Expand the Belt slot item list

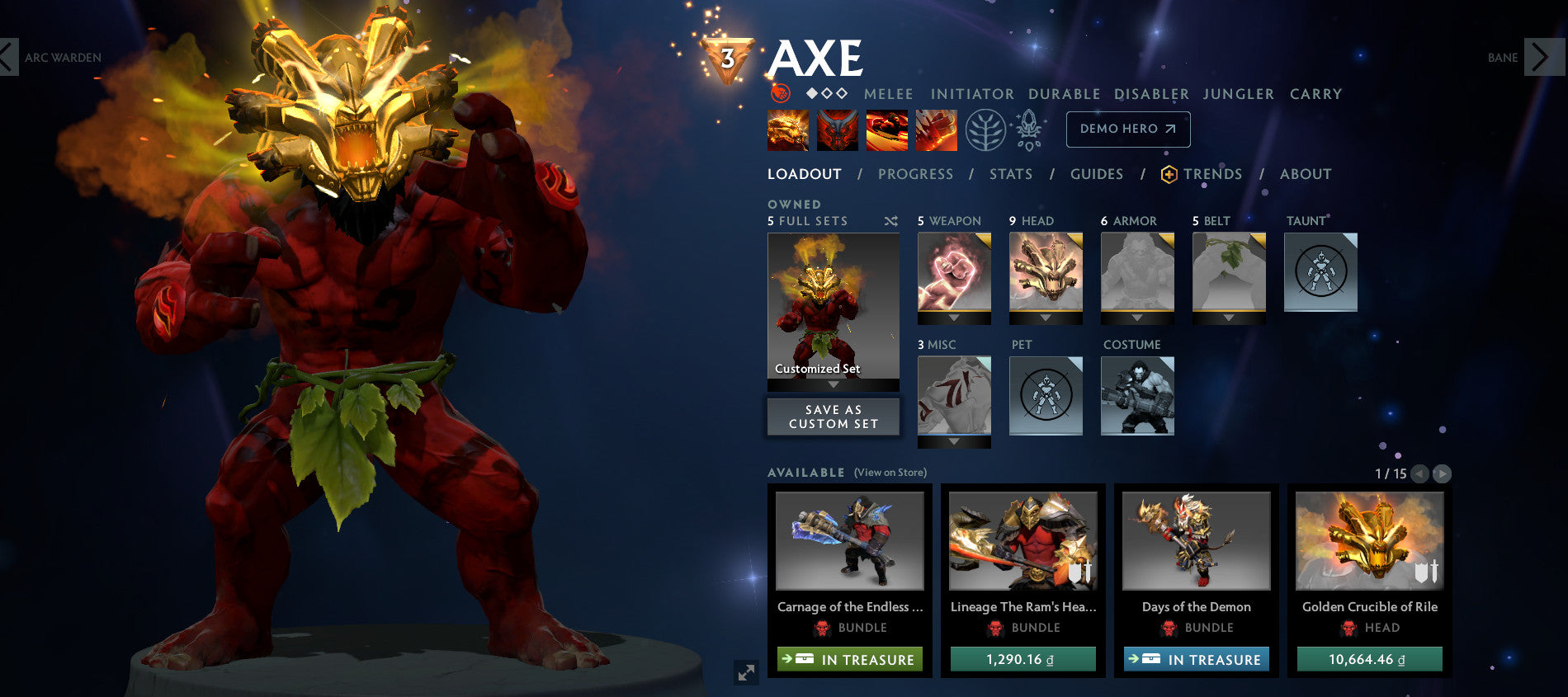(x=1228, y=318)
